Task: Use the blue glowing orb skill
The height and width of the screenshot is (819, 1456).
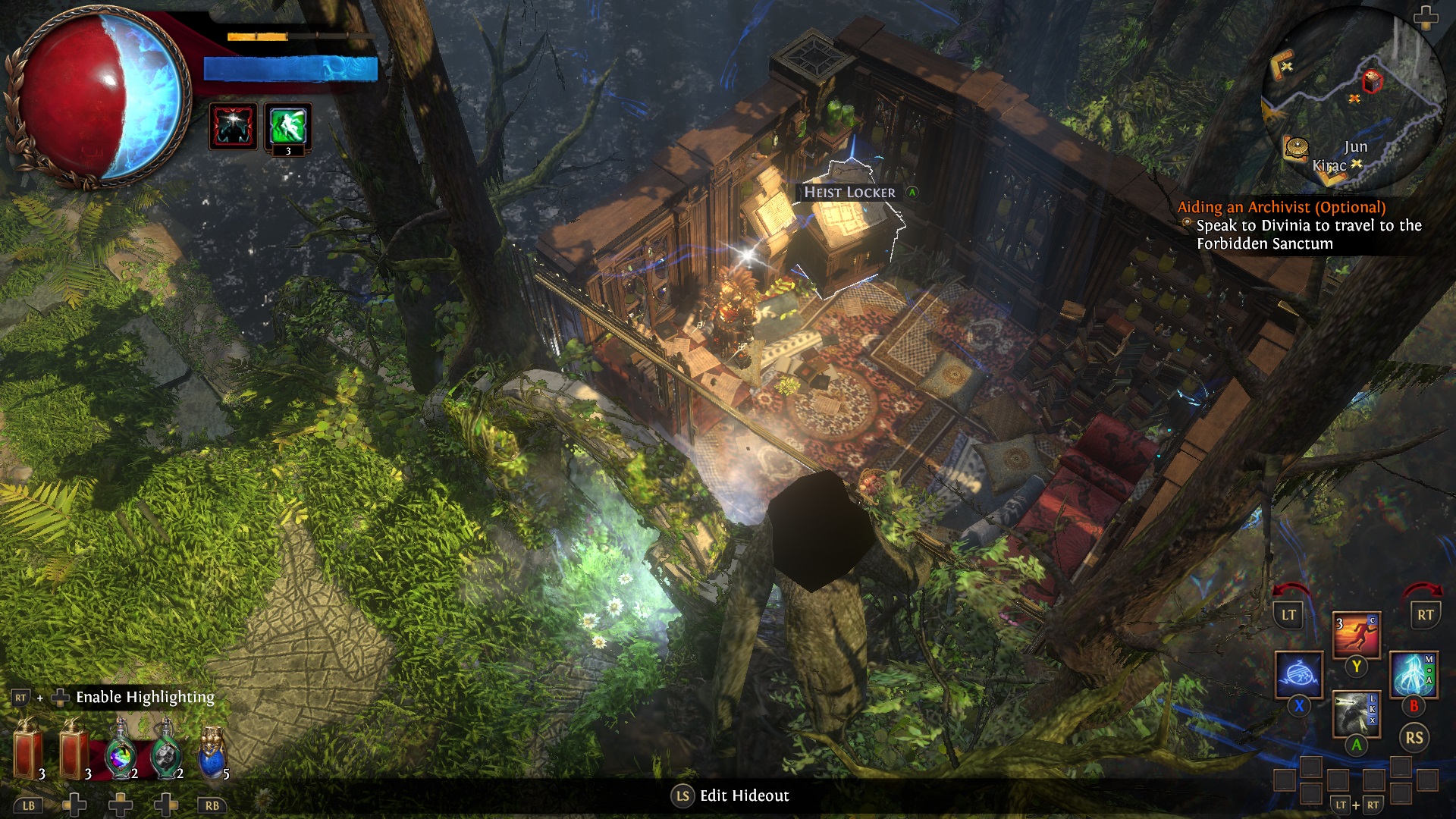Action: click(x=1298, y=674)
